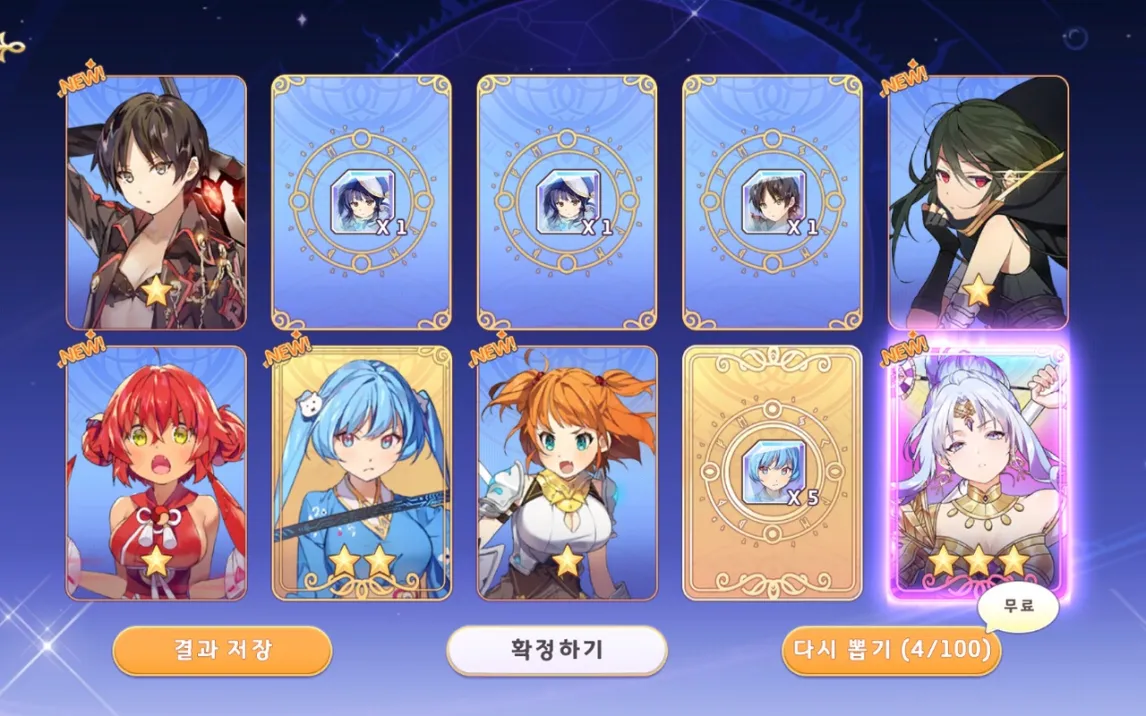Select the orange-haired one-star character card
The image size is (1146, 716).
tap(567, 474)
